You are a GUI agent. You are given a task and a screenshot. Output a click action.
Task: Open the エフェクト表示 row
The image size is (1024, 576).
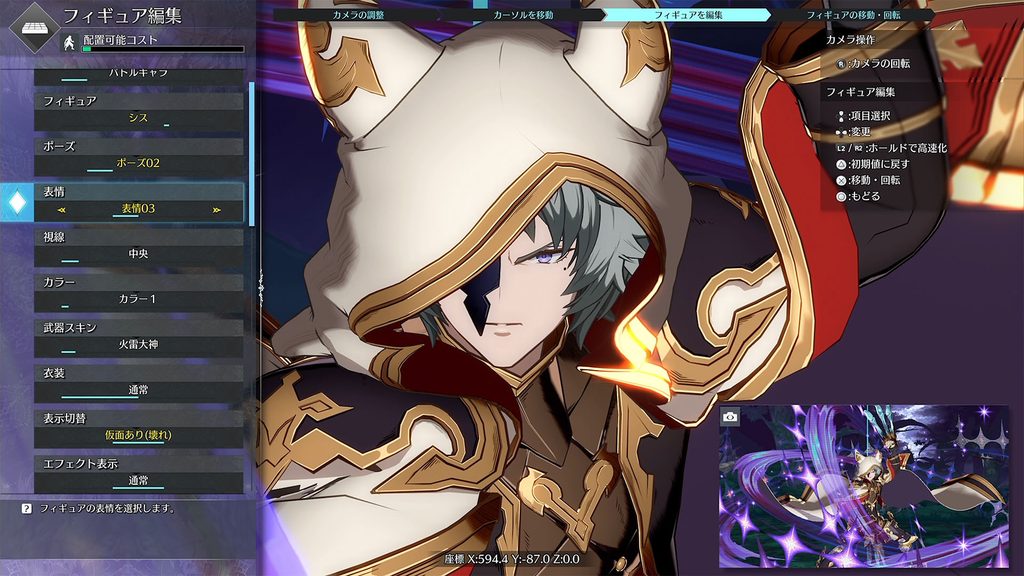pos(139,472)
